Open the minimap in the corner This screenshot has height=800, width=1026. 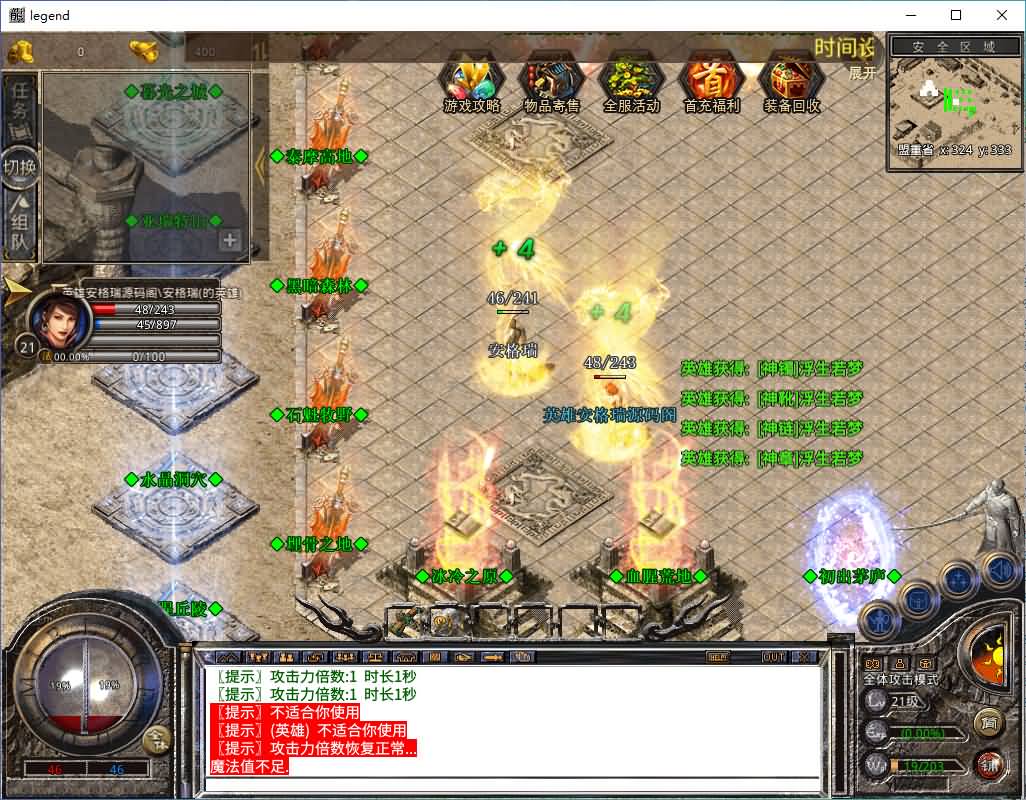click(x=953, y=112)
